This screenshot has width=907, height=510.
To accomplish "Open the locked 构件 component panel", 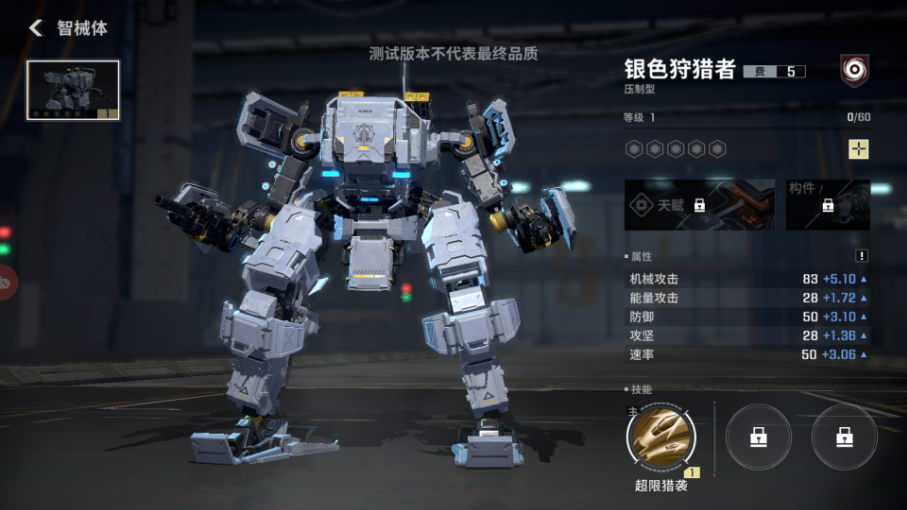I will pyautogui.click(x=827, y=204).
